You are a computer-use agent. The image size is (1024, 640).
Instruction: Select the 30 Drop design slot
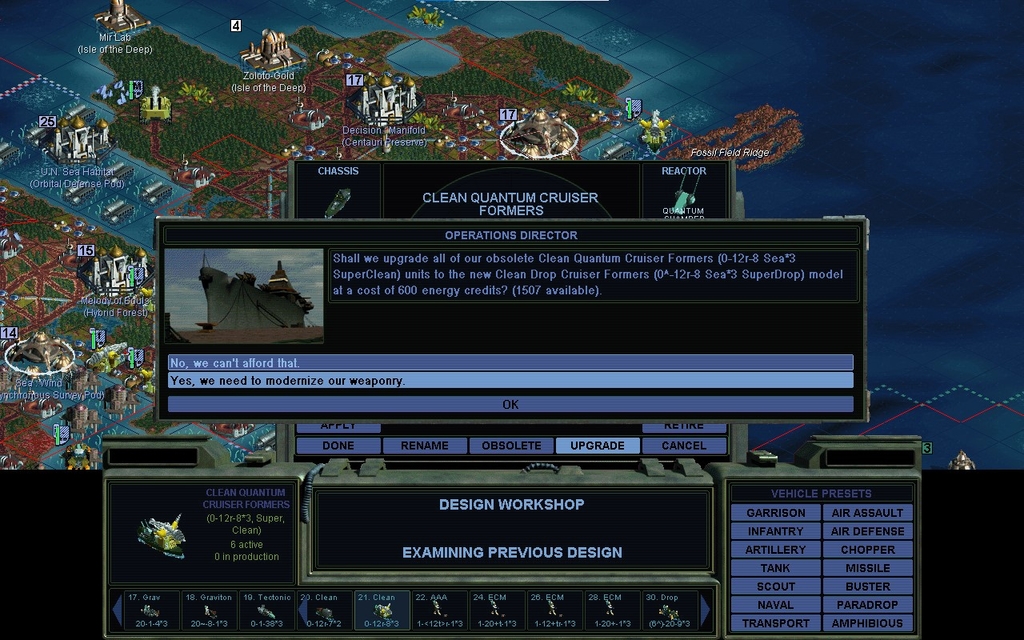pyautogui.click(x=669, y=610)
